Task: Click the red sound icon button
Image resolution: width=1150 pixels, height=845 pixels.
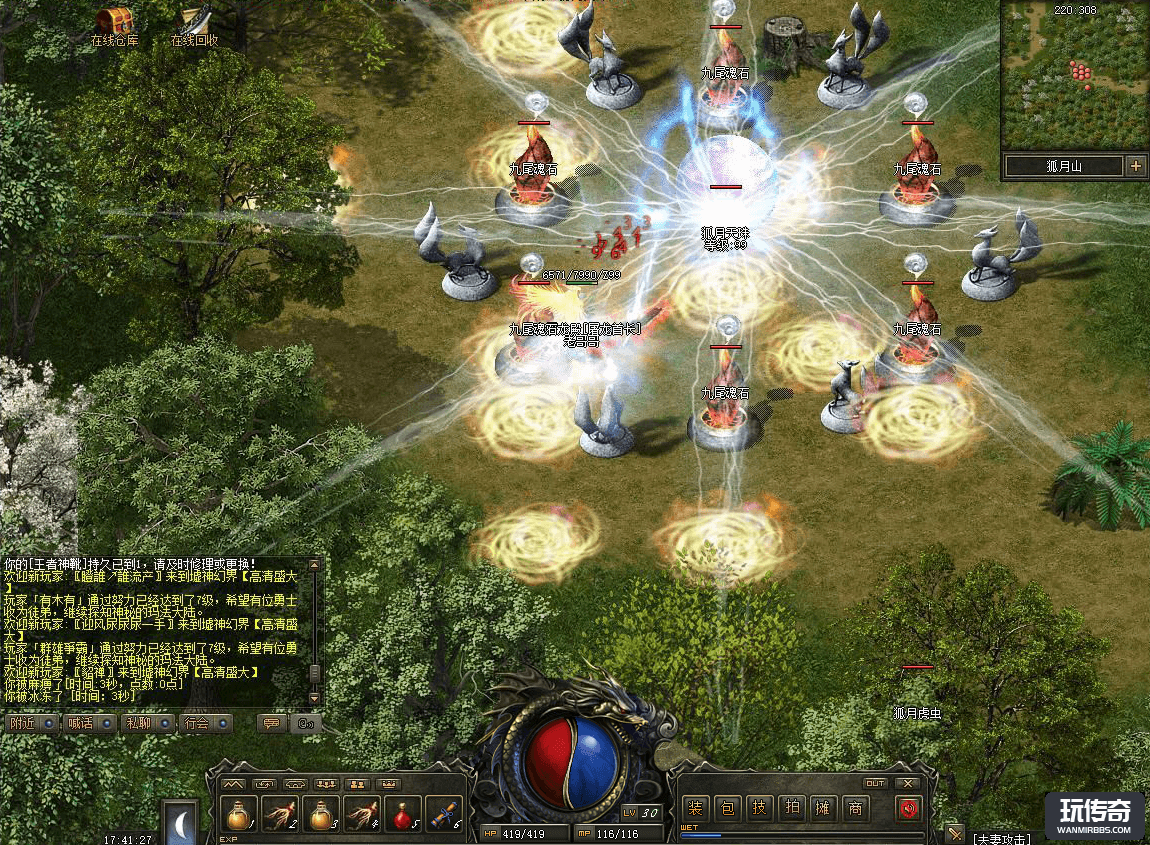Action: tap(908, 808)
